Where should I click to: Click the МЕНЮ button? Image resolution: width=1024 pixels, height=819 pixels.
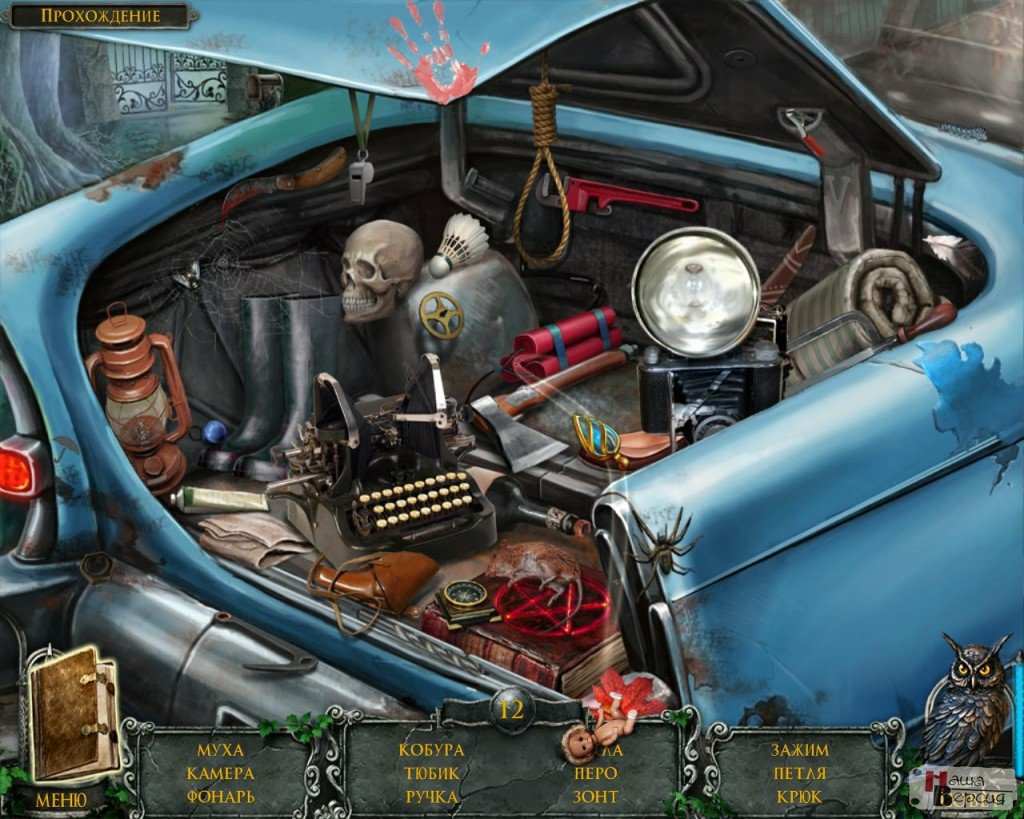point(60,800)
